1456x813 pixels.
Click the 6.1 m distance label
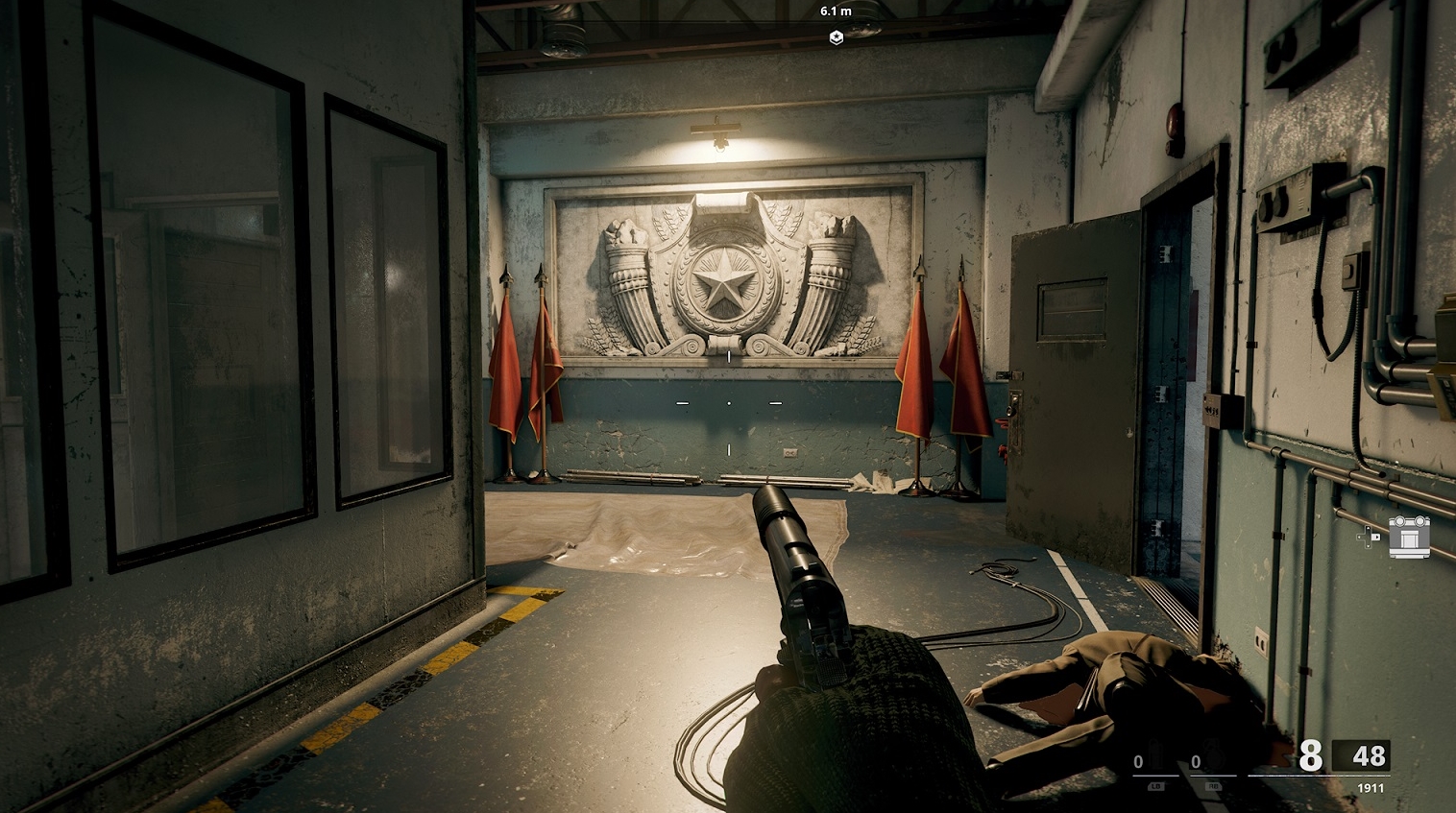pyautogui.click(x=836, y=12)
